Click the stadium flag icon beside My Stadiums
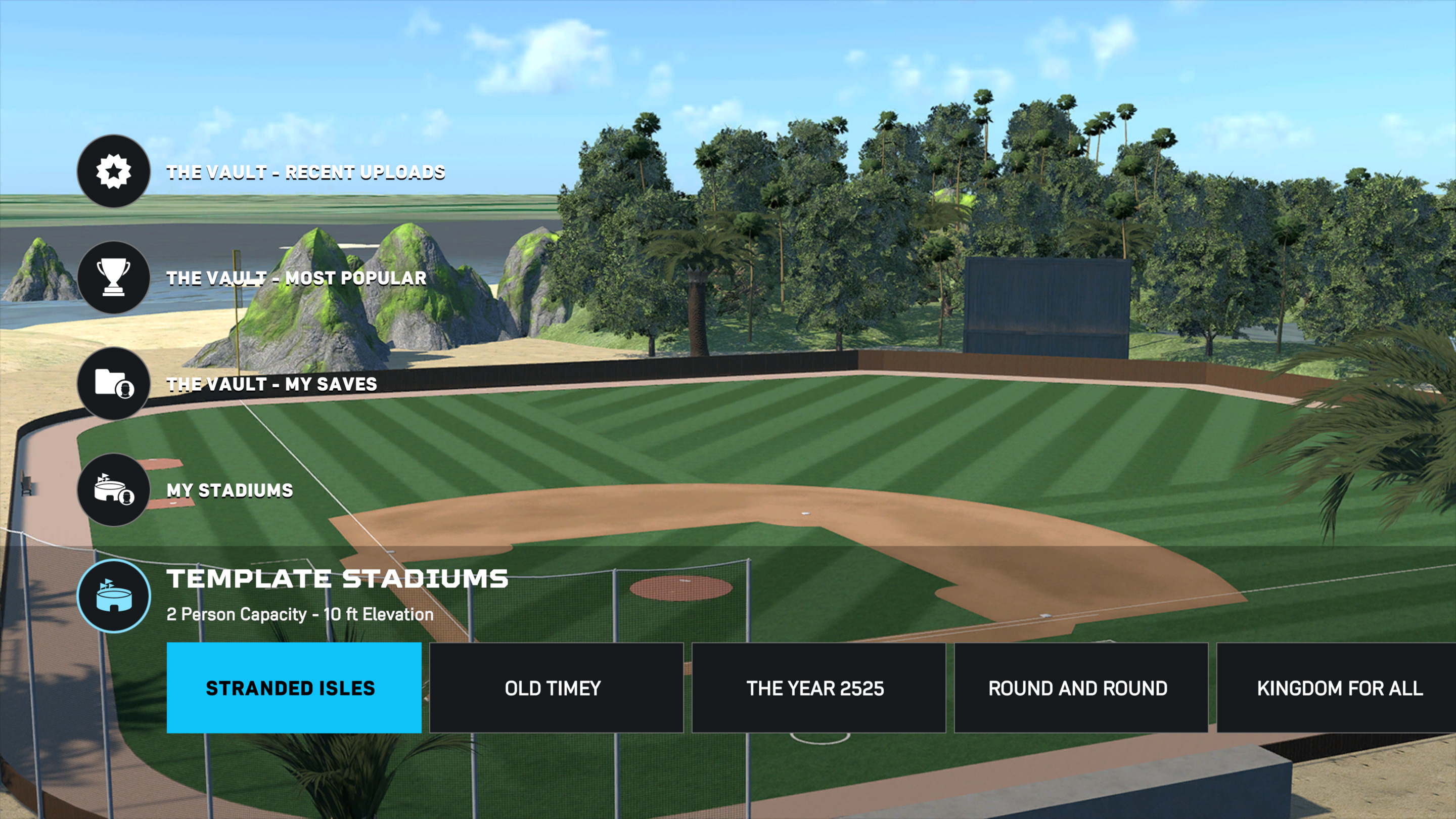 [113, 490]
